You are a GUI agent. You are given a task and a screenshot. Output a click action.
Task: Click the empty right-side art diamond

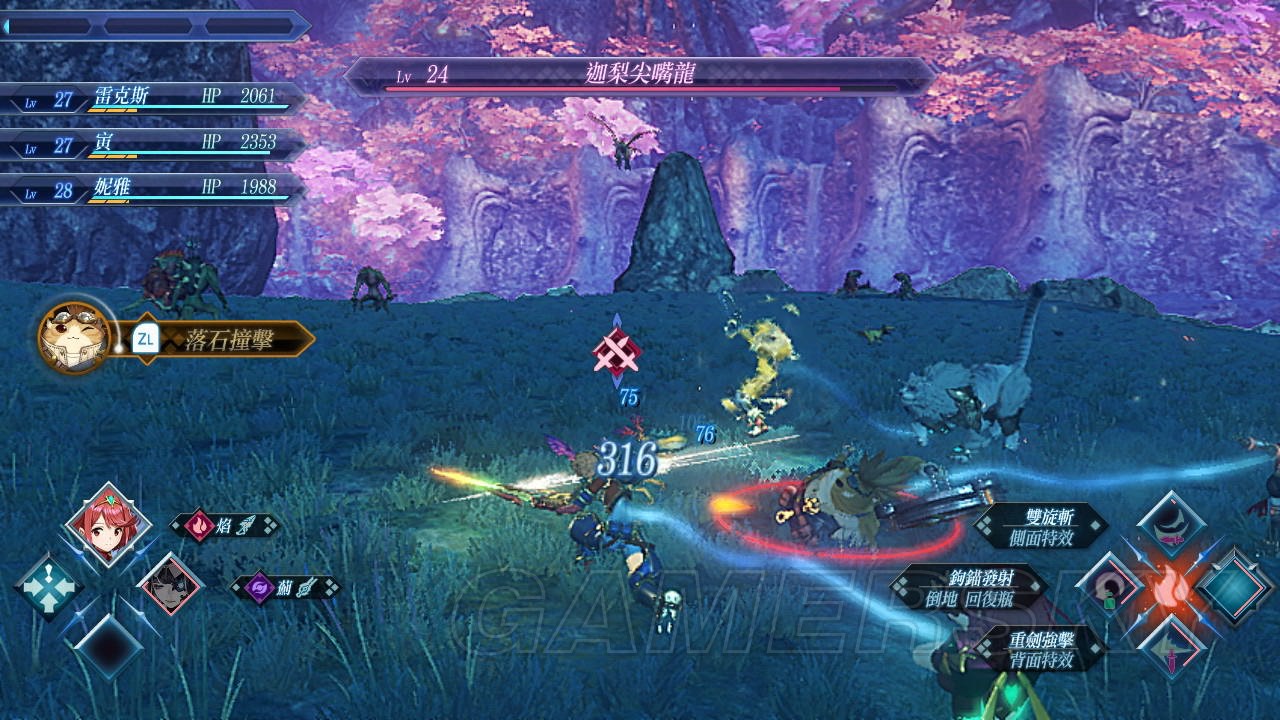(x=1236, y=588)
